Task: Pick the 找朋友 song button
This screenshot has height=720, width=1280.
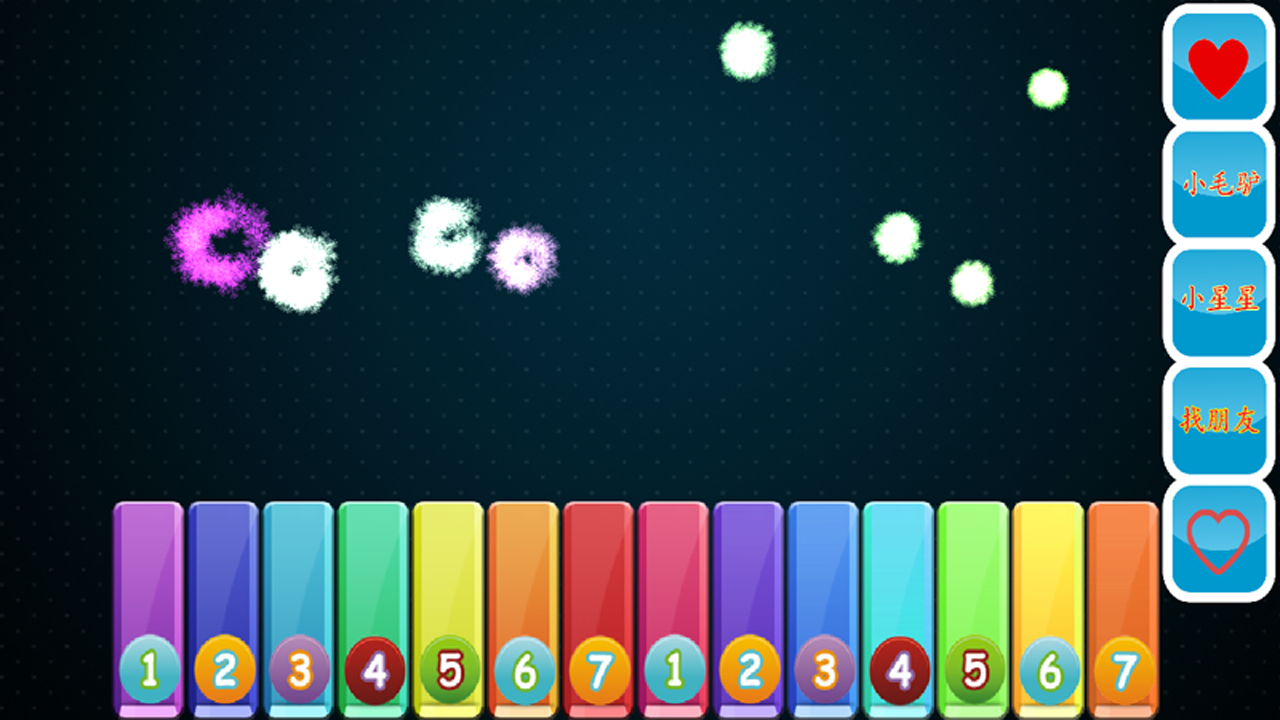Action: [1218, 421]
